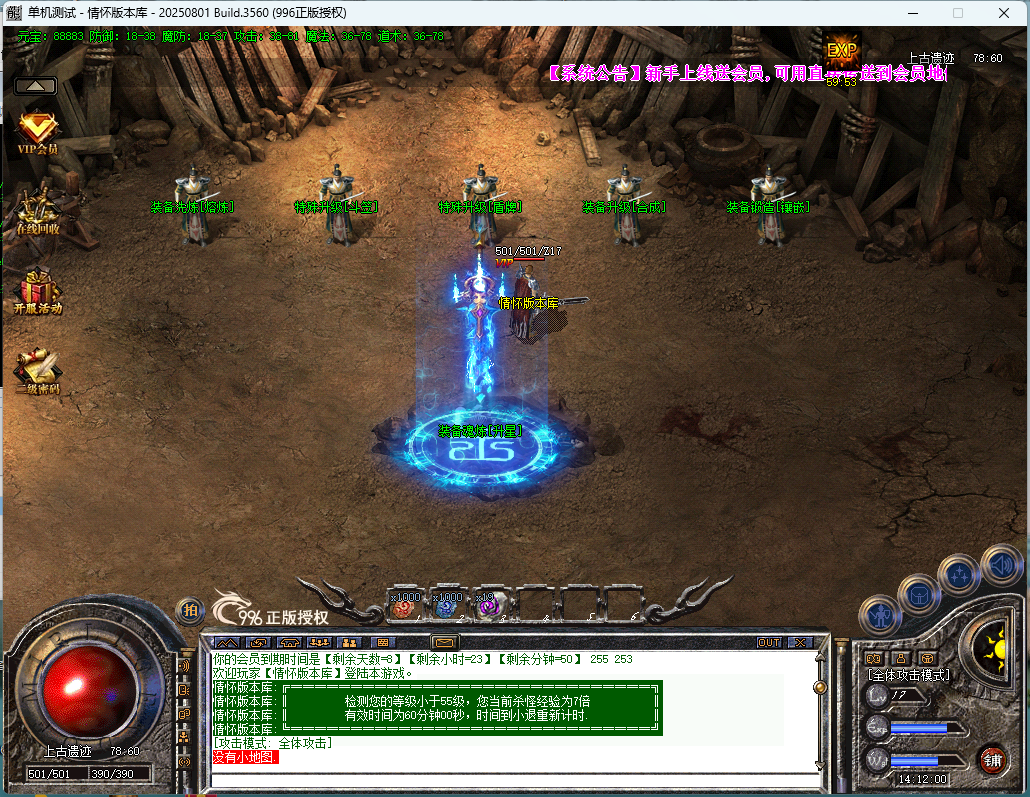Open the character equipment round button
Screen dimensions: 1030x797
pyautogui.click(x=880, y=616)
